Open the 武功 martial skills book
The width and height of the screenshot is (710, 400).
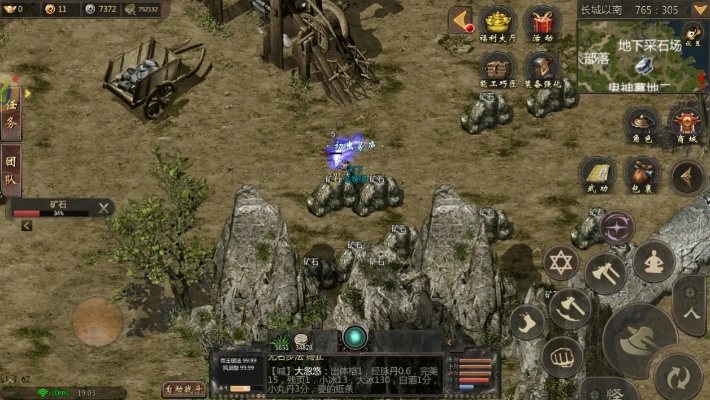click(598, 175)
